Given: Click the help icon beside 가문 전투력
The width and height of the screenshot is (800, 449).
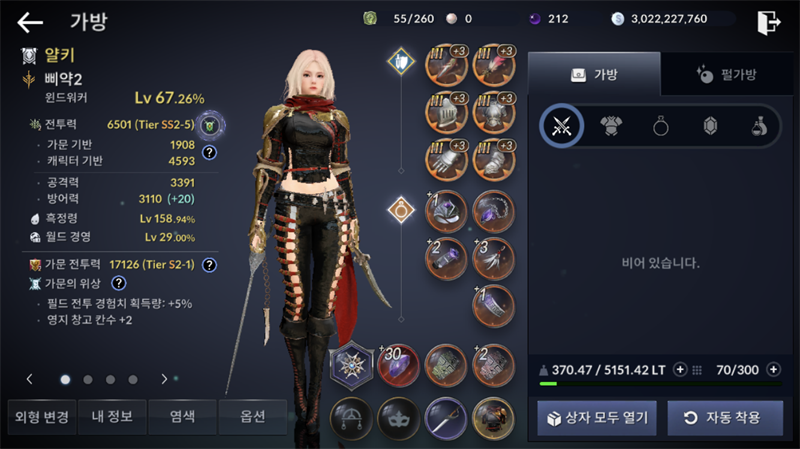Looking at the screenshot, I should click(210, 265).
